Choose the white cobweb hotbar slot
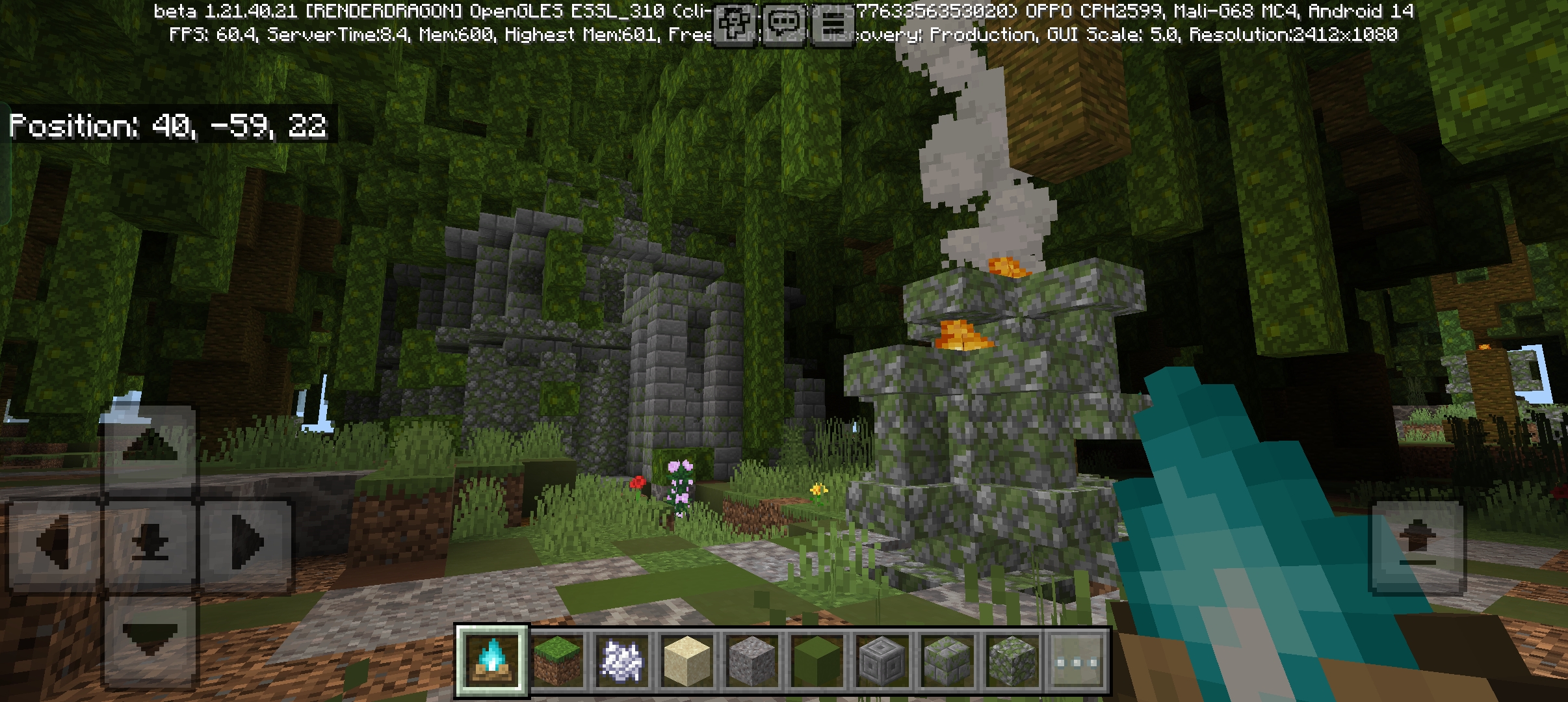This screenshot has width=1568, height=702. (622, 661)
